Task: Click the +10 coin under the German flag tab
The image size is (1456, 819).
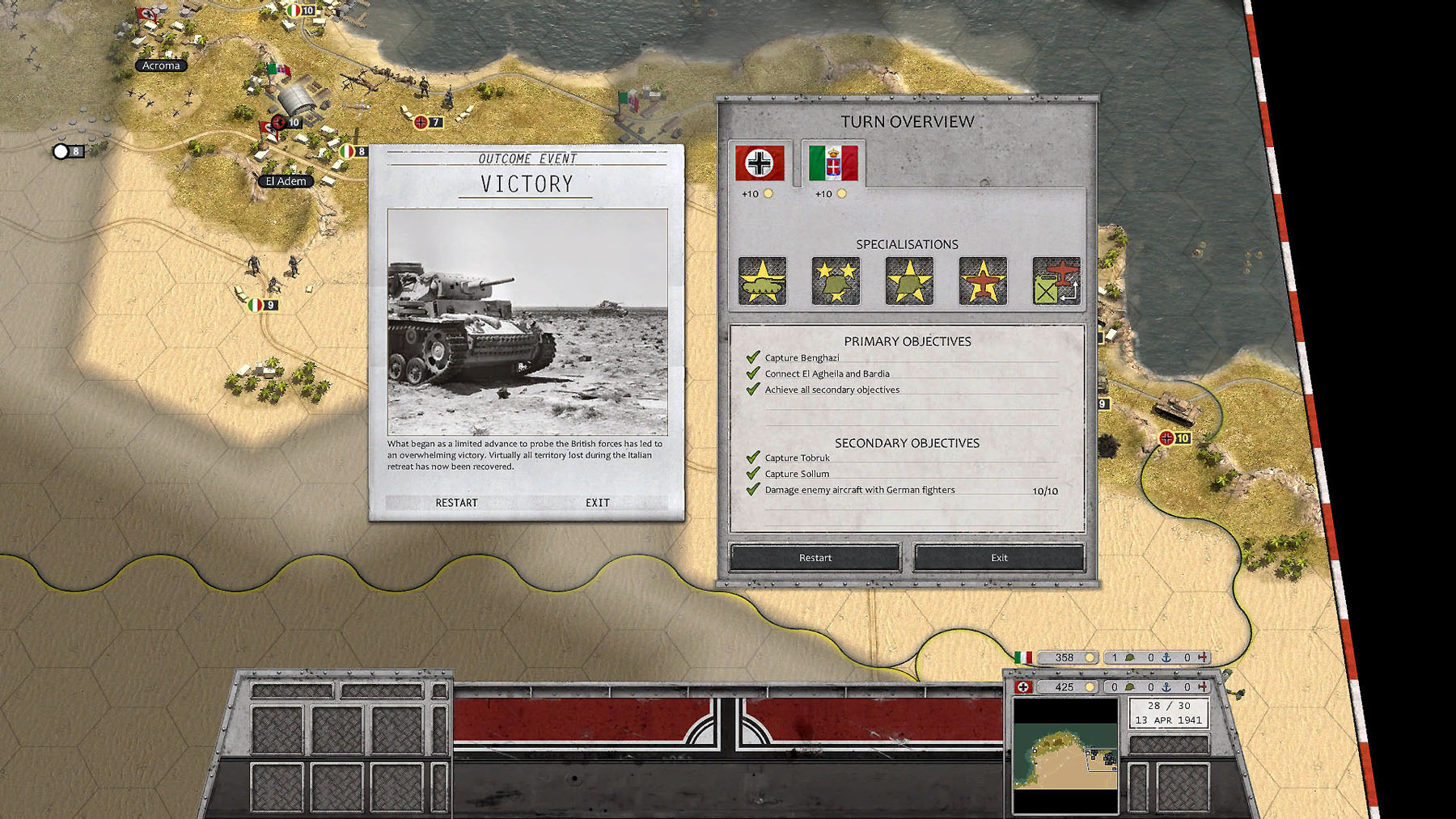Action: pyautogui.click(x=767, y=193)
